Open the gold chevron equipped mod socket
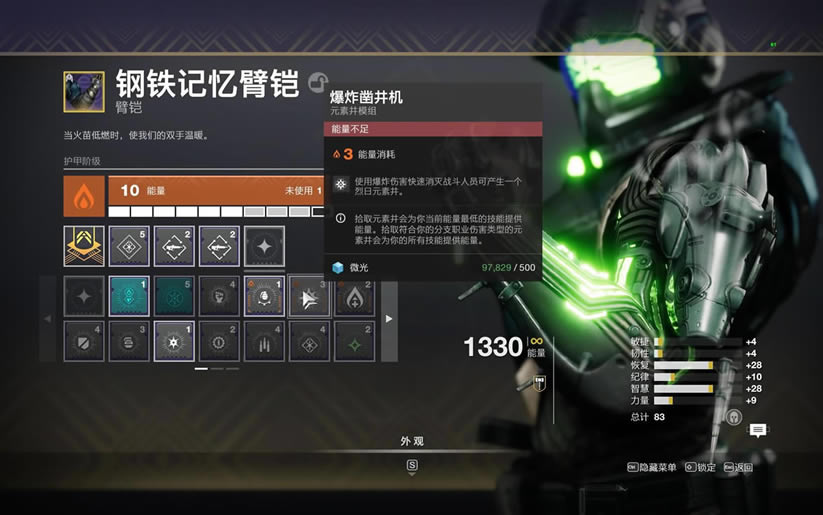823x515 pixels. [x=84, y=246]
